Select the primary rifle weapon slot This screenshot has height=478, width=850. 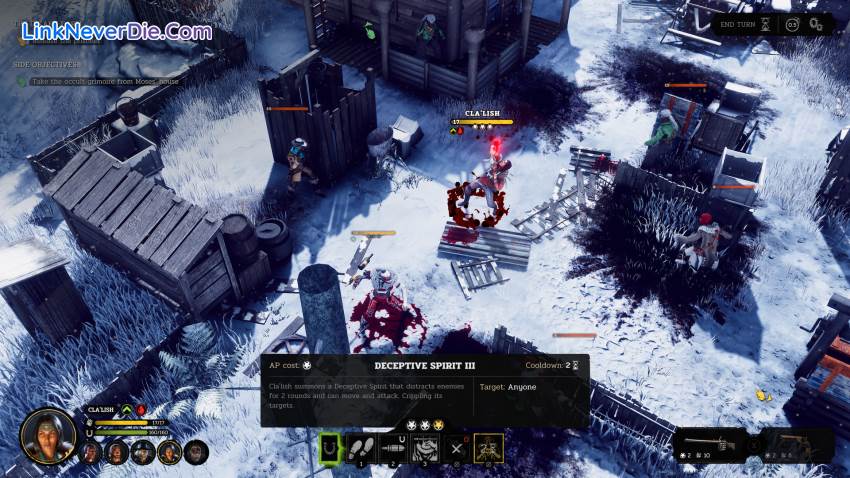pos(710,444)
